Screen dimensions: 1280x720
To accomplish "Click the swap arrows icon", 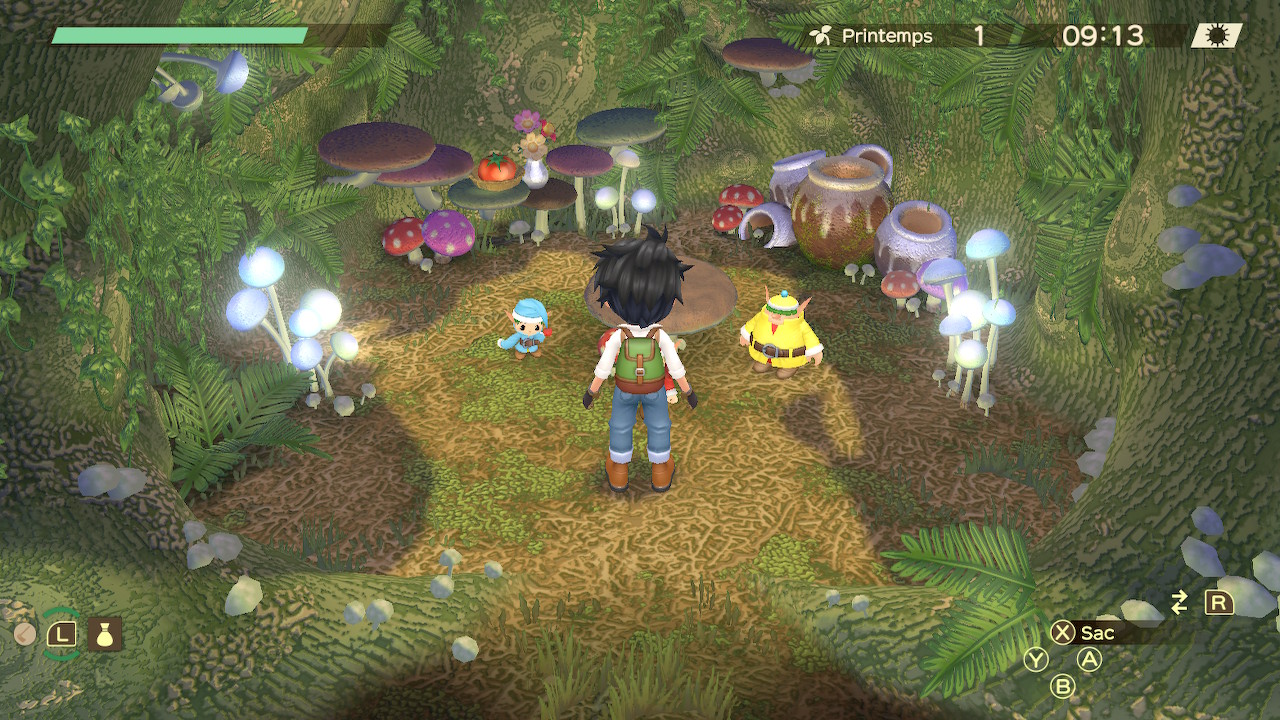I will point(1180,602).
